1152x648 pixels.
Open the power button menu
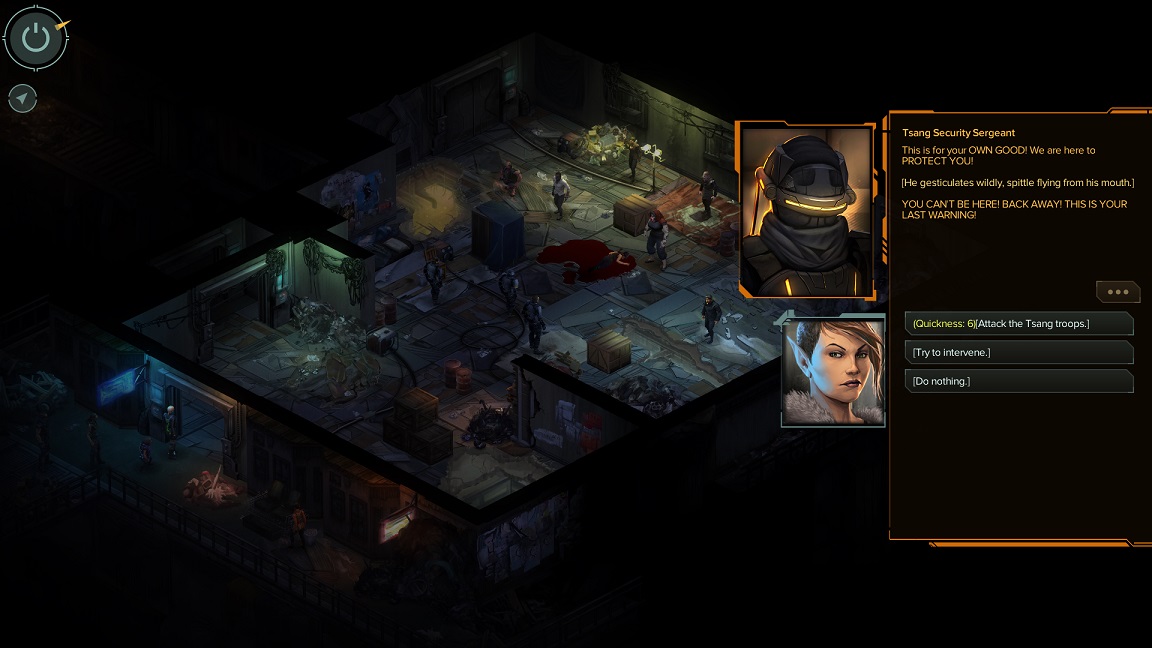[x=36, y=38]
